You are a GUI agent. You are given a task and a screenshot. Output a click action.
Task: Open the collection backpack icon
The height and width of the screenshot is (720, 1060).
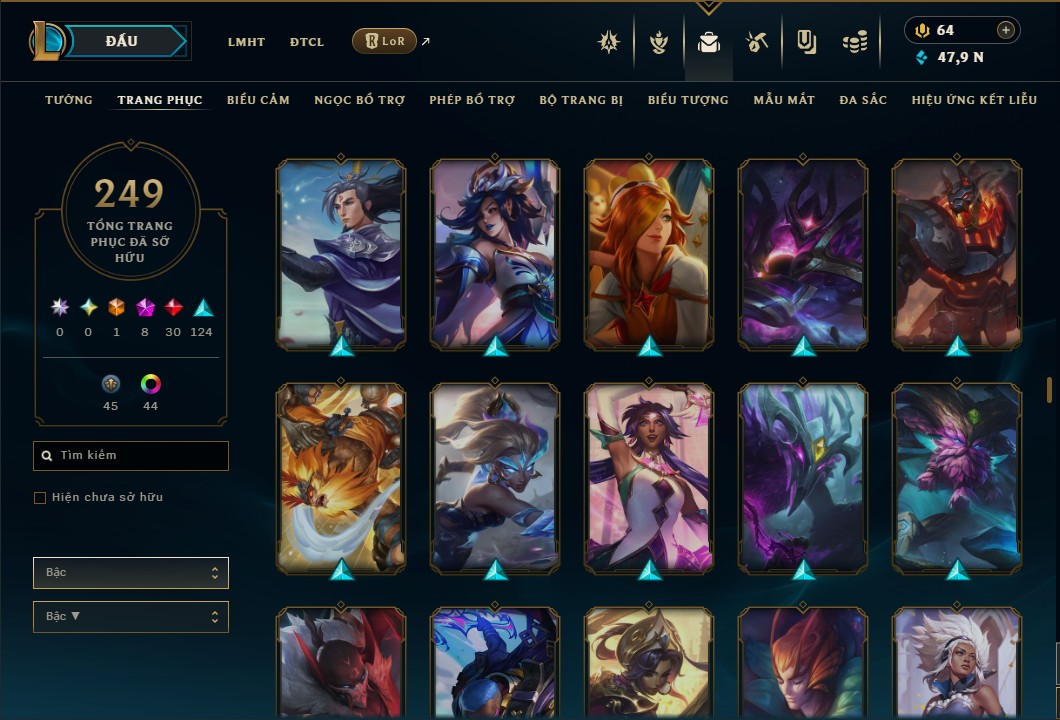click(x=709, y=43)
